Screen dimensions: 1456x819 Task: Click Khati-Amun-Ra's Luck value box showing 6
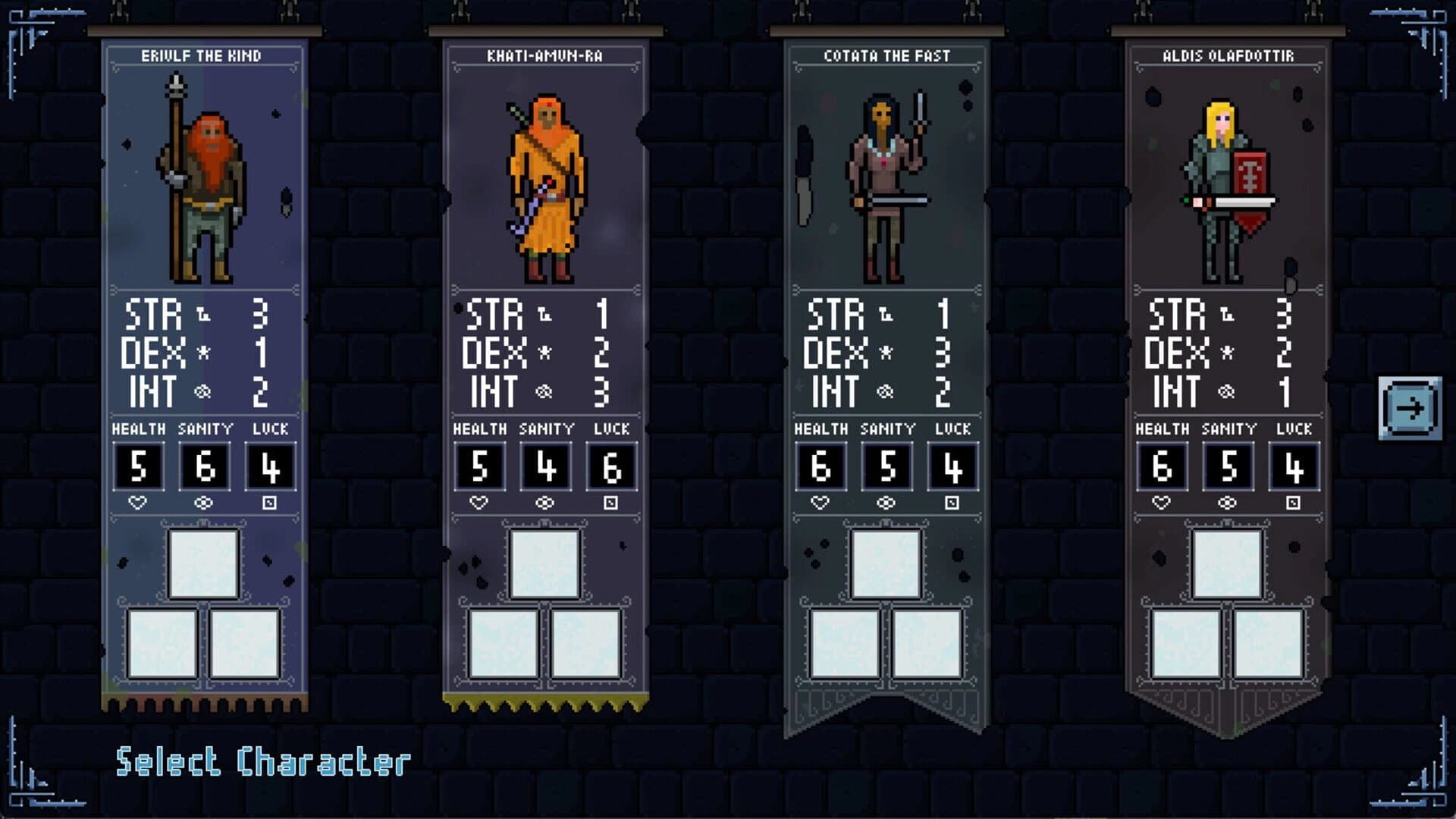613,465
